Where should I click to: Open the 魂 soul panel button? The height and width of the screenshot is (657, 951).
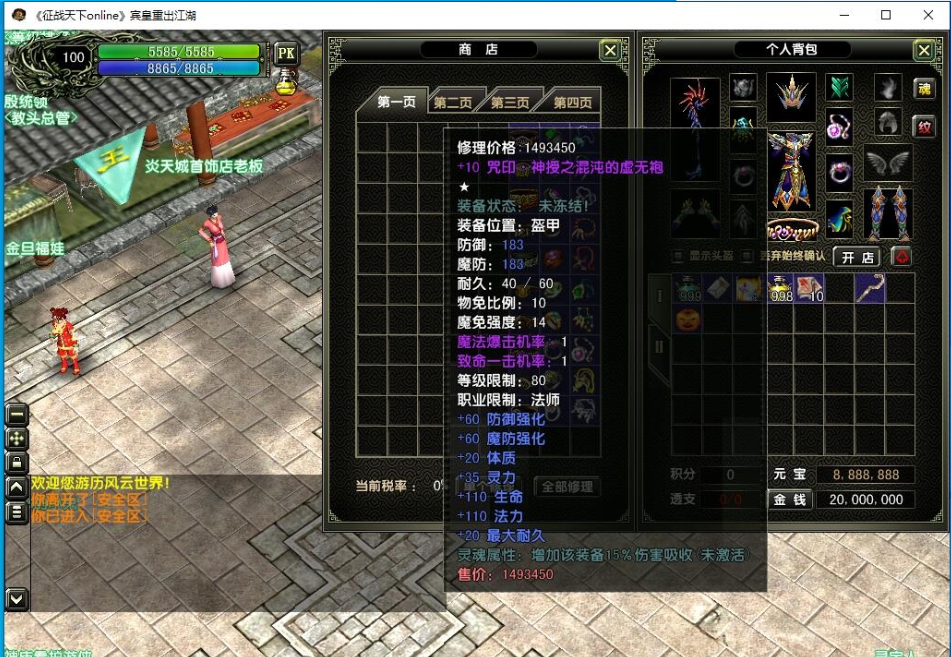click(x=924, y=89)
